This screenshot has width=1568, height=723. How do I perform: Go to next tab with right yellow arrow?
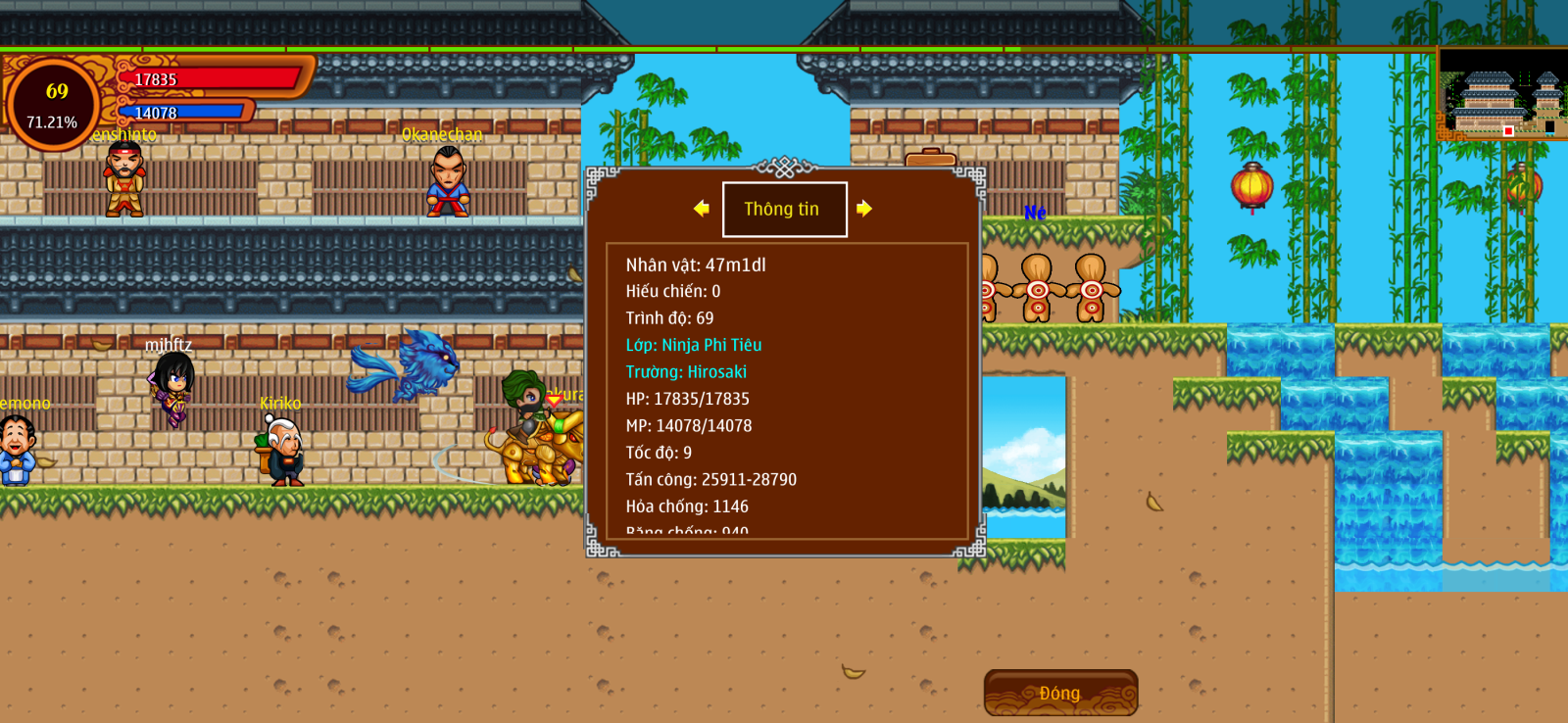click(x=863, y=209)
